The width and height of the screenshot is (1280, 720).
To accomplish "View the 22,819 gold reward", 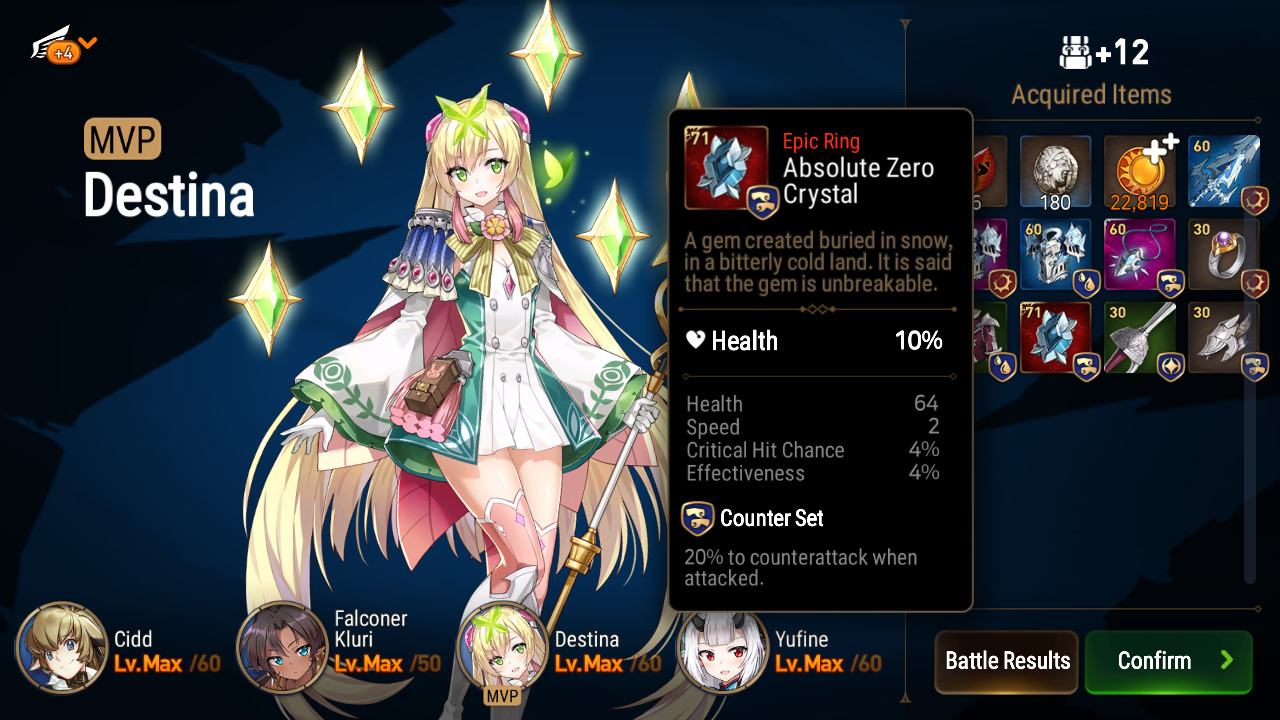I will (1139, 172).
